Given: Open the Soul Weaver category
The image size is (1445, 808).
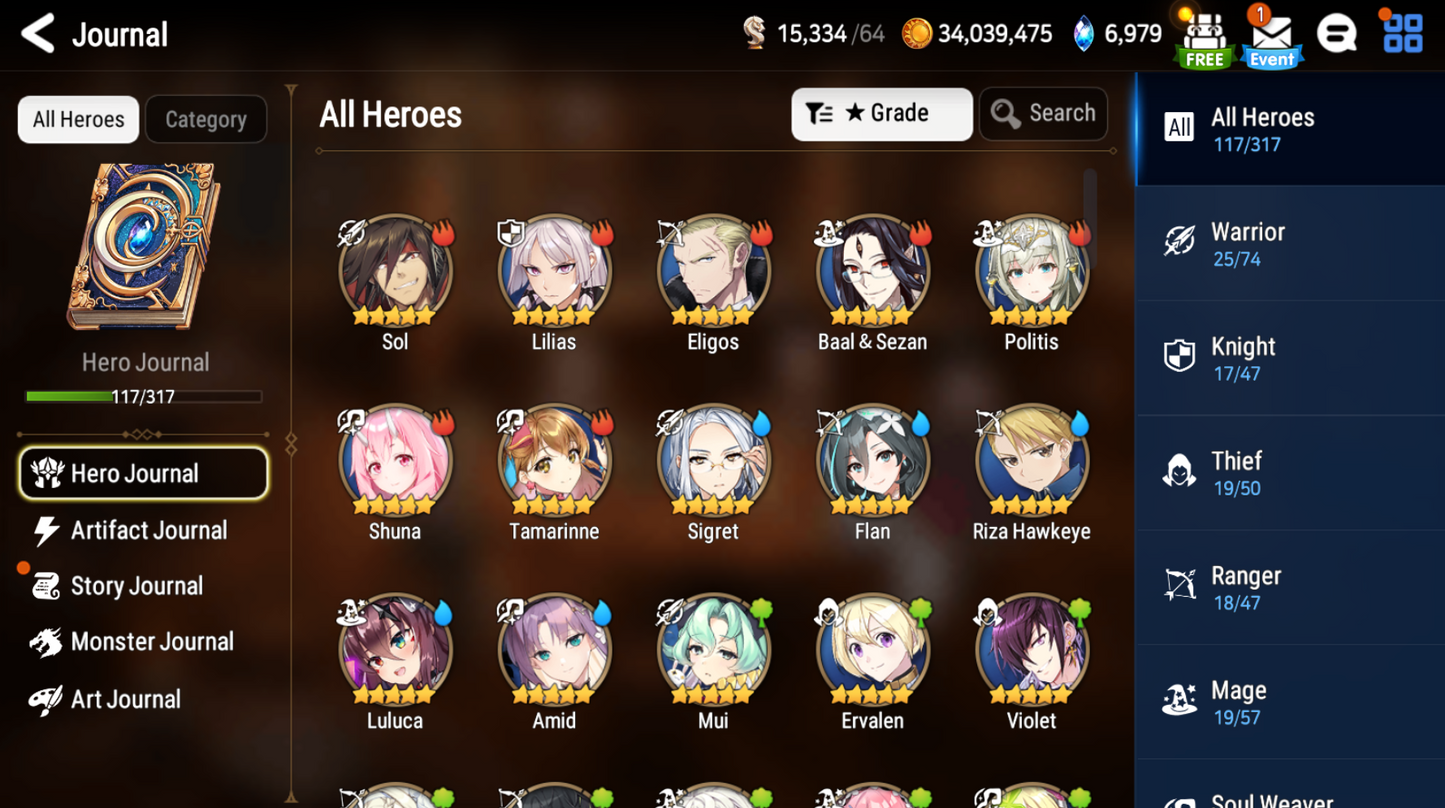Looking at the screenshot, I should point(1270,797).
